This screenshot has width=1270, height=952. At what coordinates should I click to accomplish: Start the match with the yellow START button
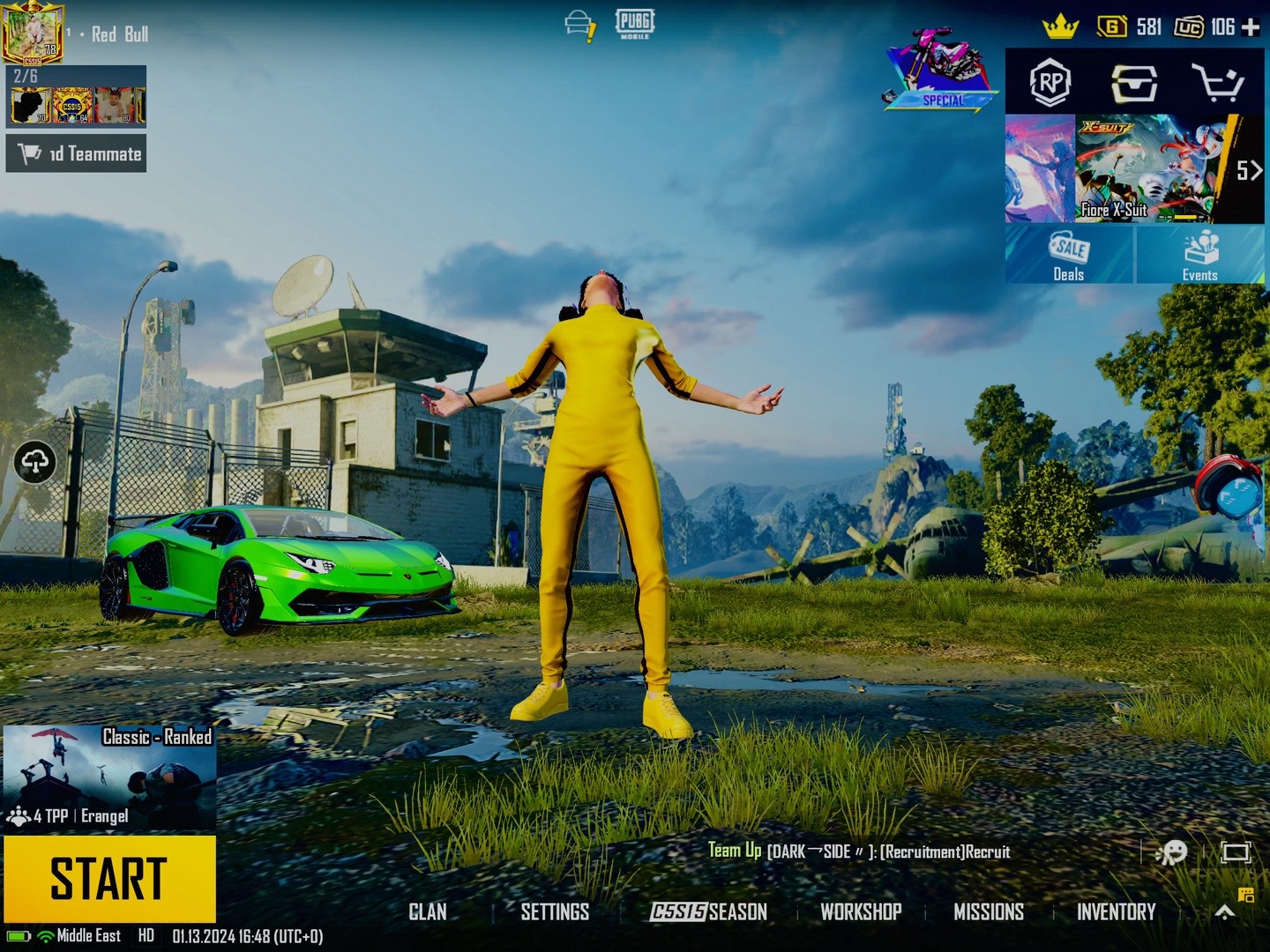click(109, 878)
